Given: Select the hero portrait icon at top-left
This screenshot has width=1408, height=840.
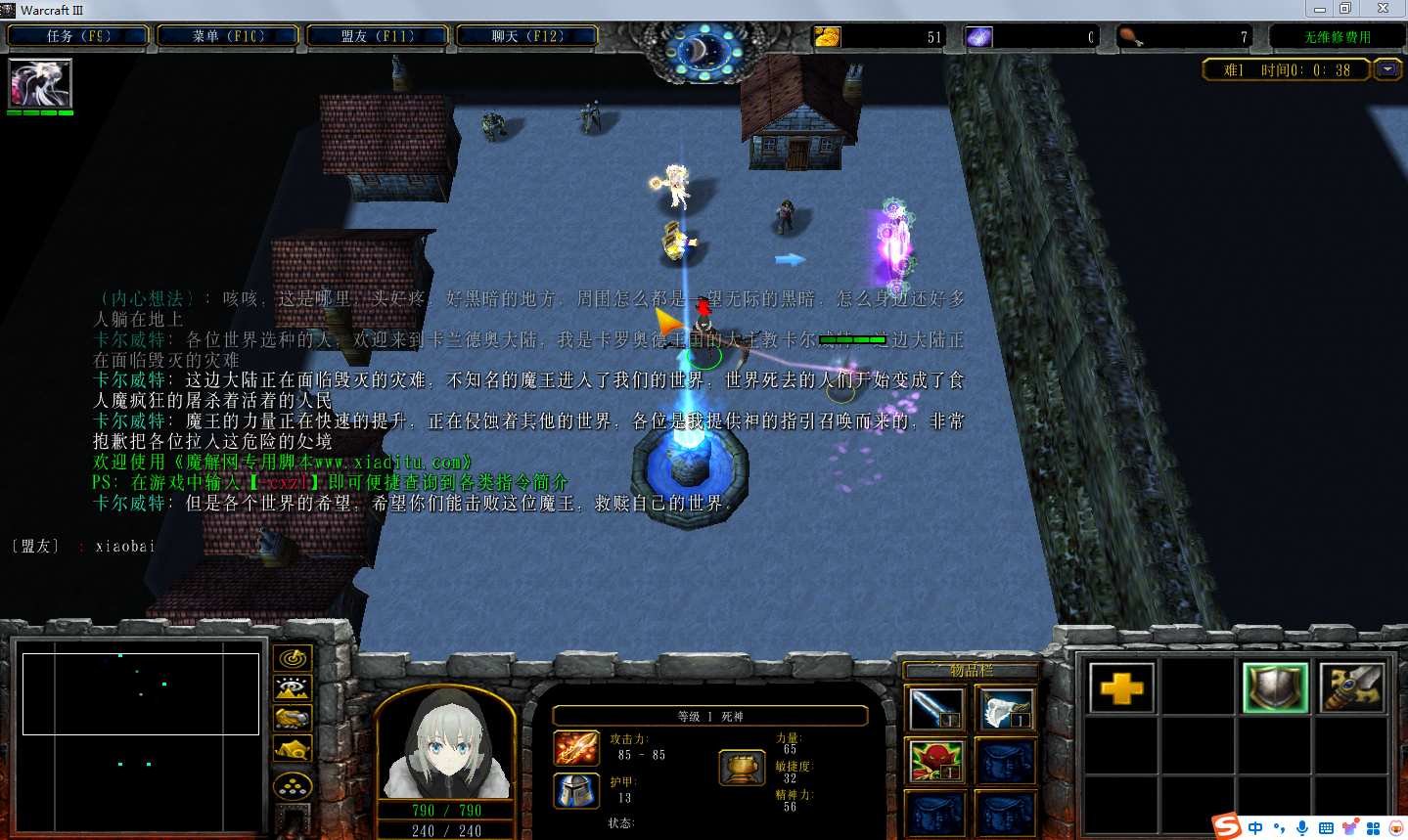Looking at the screenshot, I should [40, 83].
